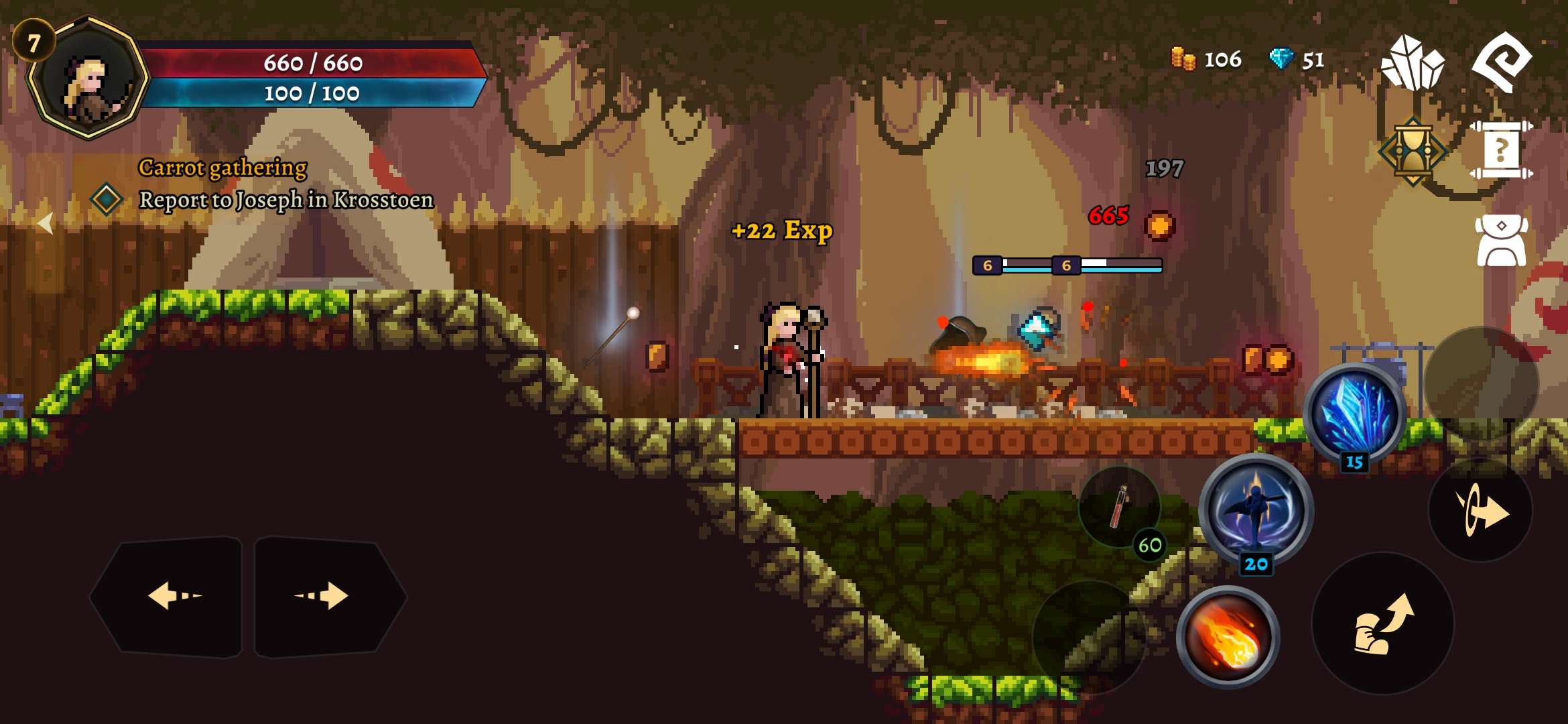Collapse the quest tracker with the arrow
1568x724 pixels.
click(x=45, y=223)
